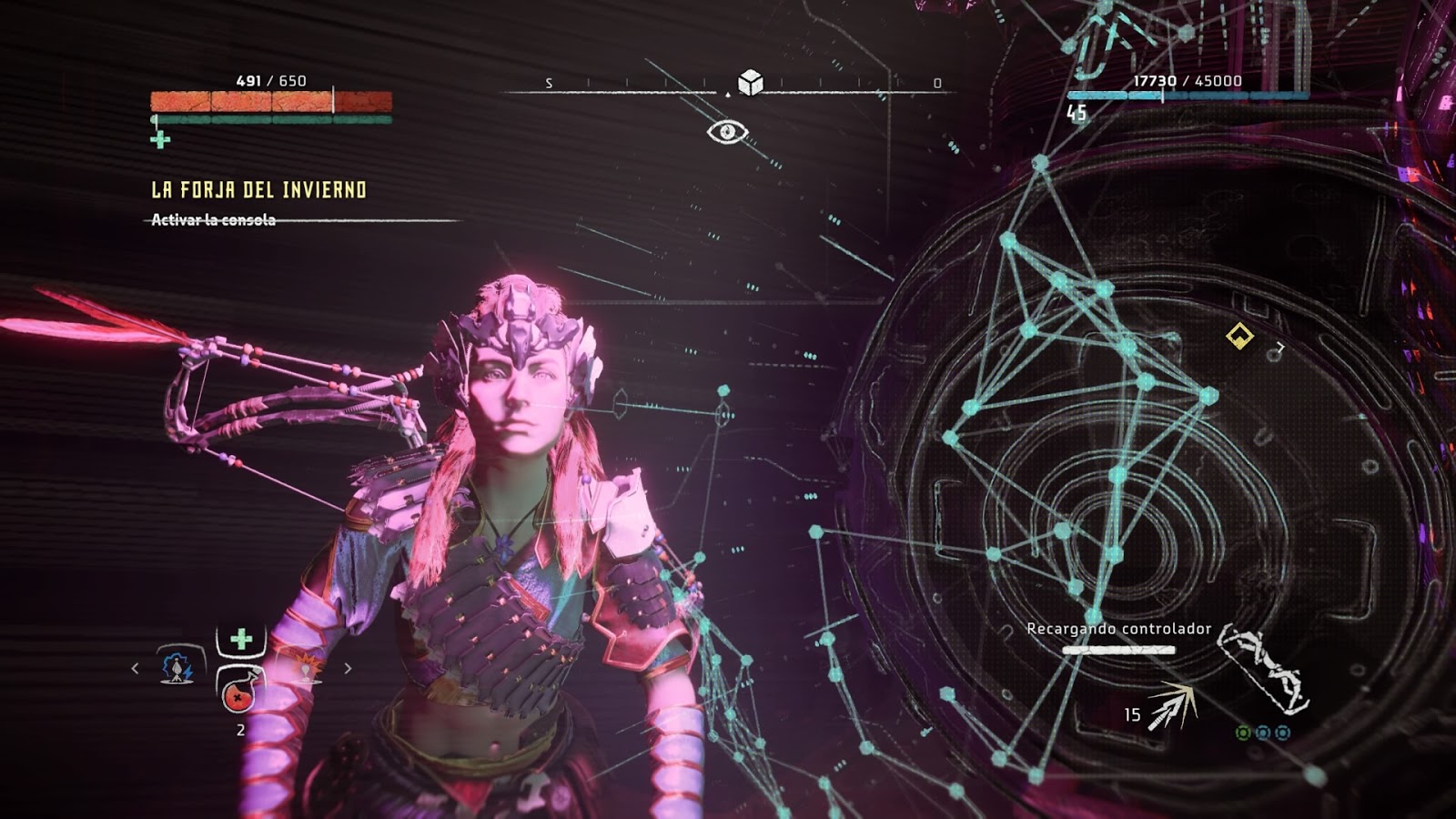Click the green weapon modification slot
This screenshot has width=1456, height=819.
[1243, 733]
